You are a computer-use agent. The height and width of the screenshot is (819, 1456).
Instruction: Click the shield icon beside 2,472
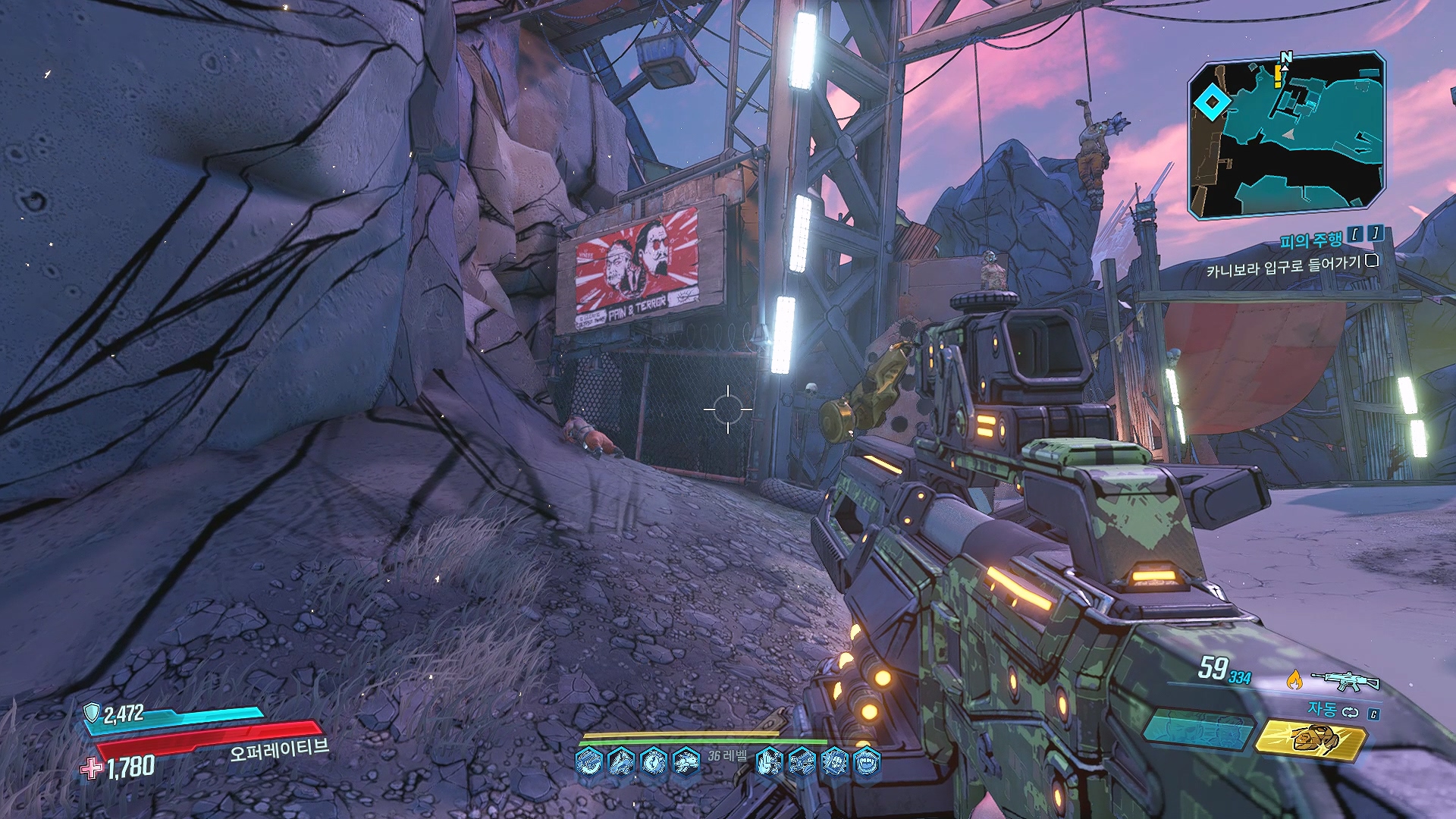pyautogui.click(x=92, y=712)
